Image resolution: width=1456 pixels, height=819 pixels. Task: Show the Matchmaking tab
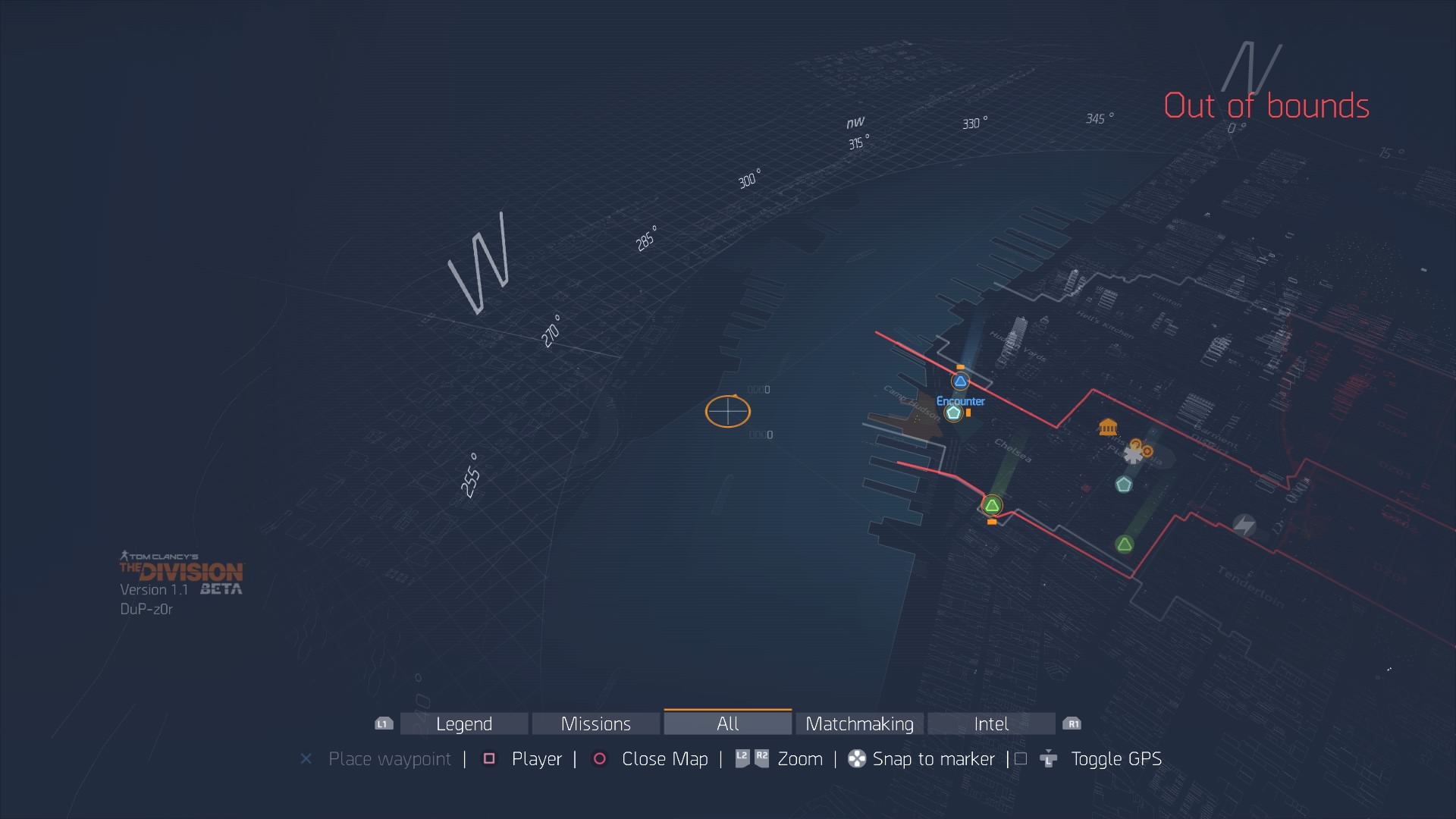click(x=859, y=723)
